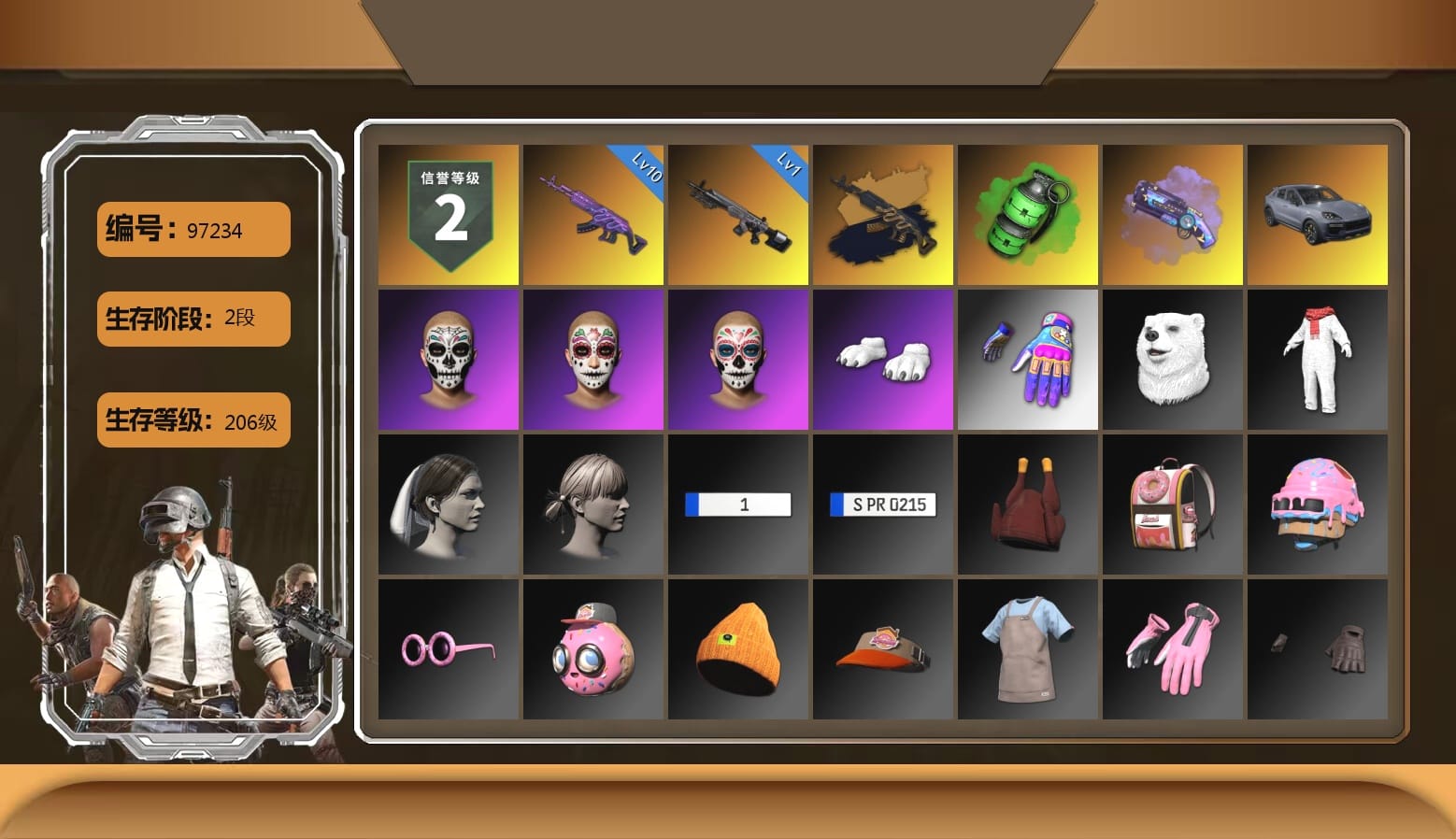Open the gray Porsche SUV vehicle skin
Image resolution: width=1456 pixels, height=839 pixels.
pyautogui.click(x=1318, y=213)
